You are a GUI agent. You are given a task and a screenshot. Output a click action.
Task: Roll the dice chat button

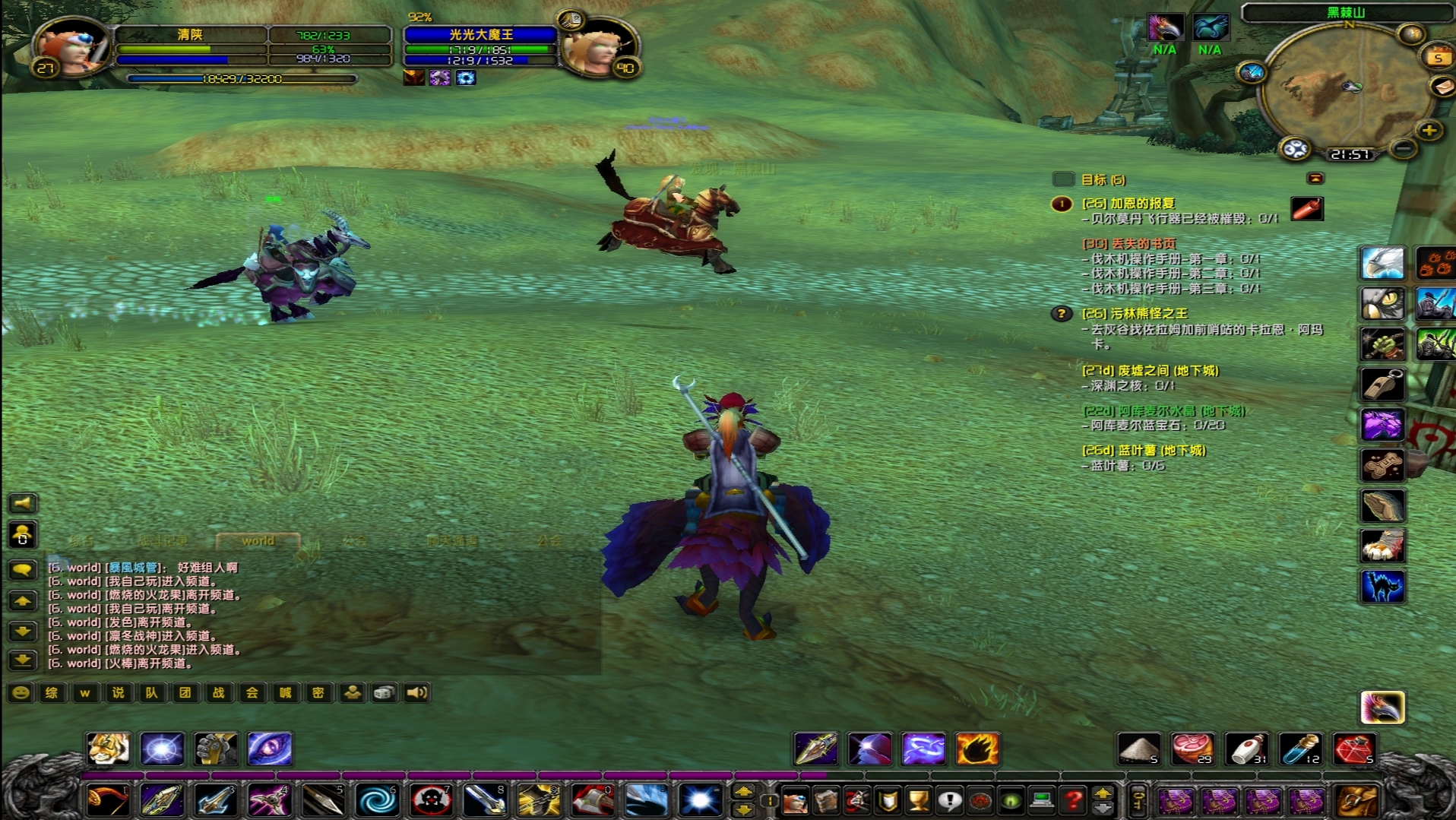click(x=385, y=692)
